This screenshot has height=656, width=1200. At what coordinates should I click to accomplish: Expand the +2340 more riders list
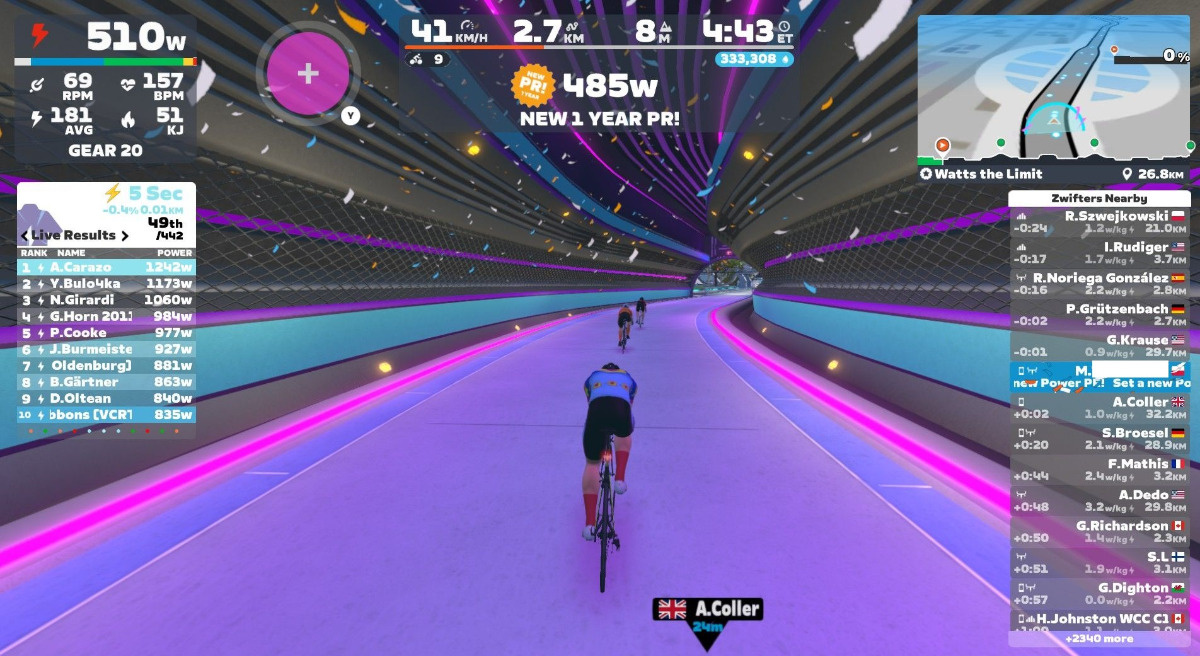[x=1098, y=638]
